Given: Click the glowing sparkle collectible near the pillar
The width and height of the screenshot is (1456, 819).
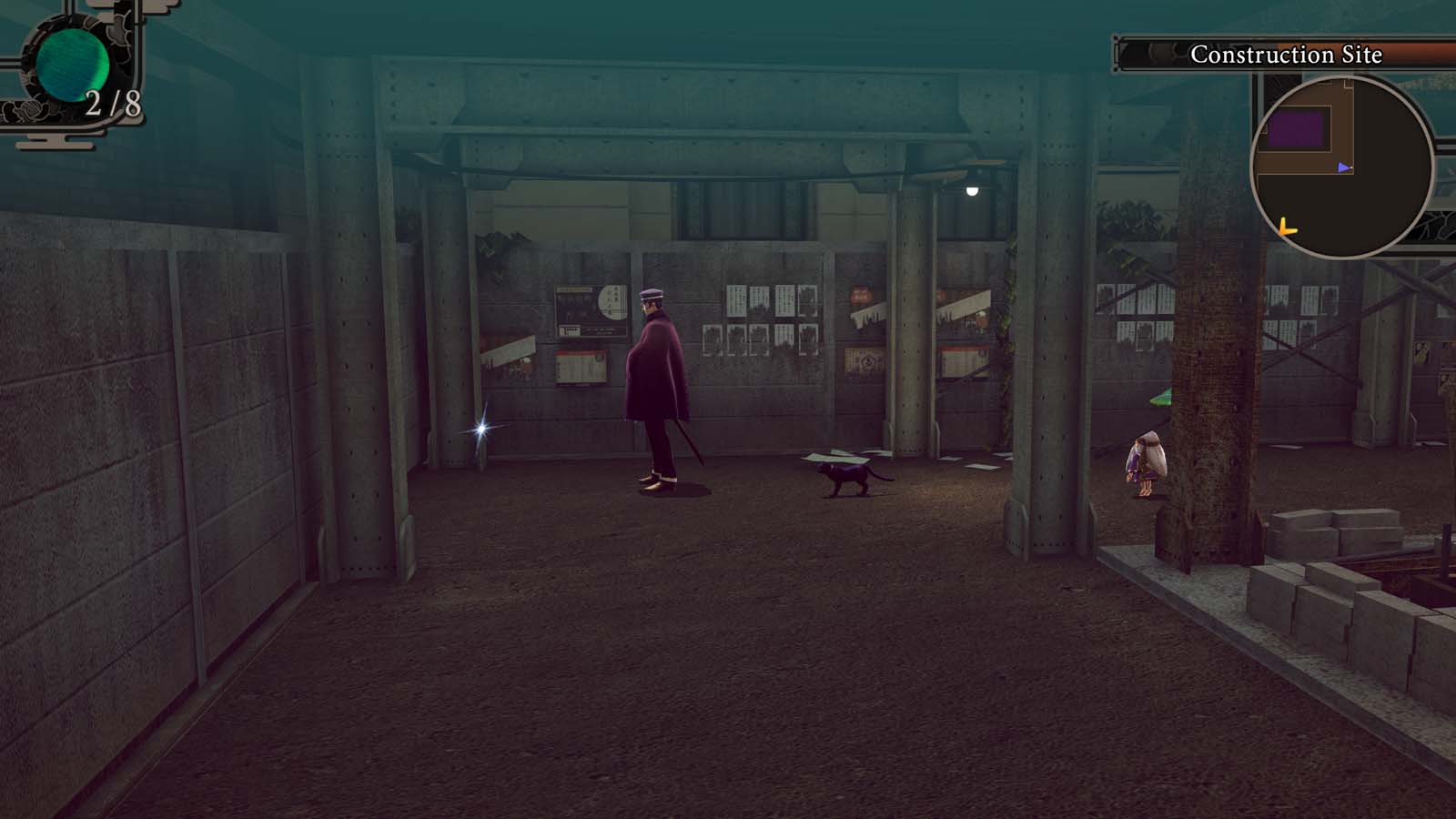Looking at the screenshot, I should click(x=480, y=428).
